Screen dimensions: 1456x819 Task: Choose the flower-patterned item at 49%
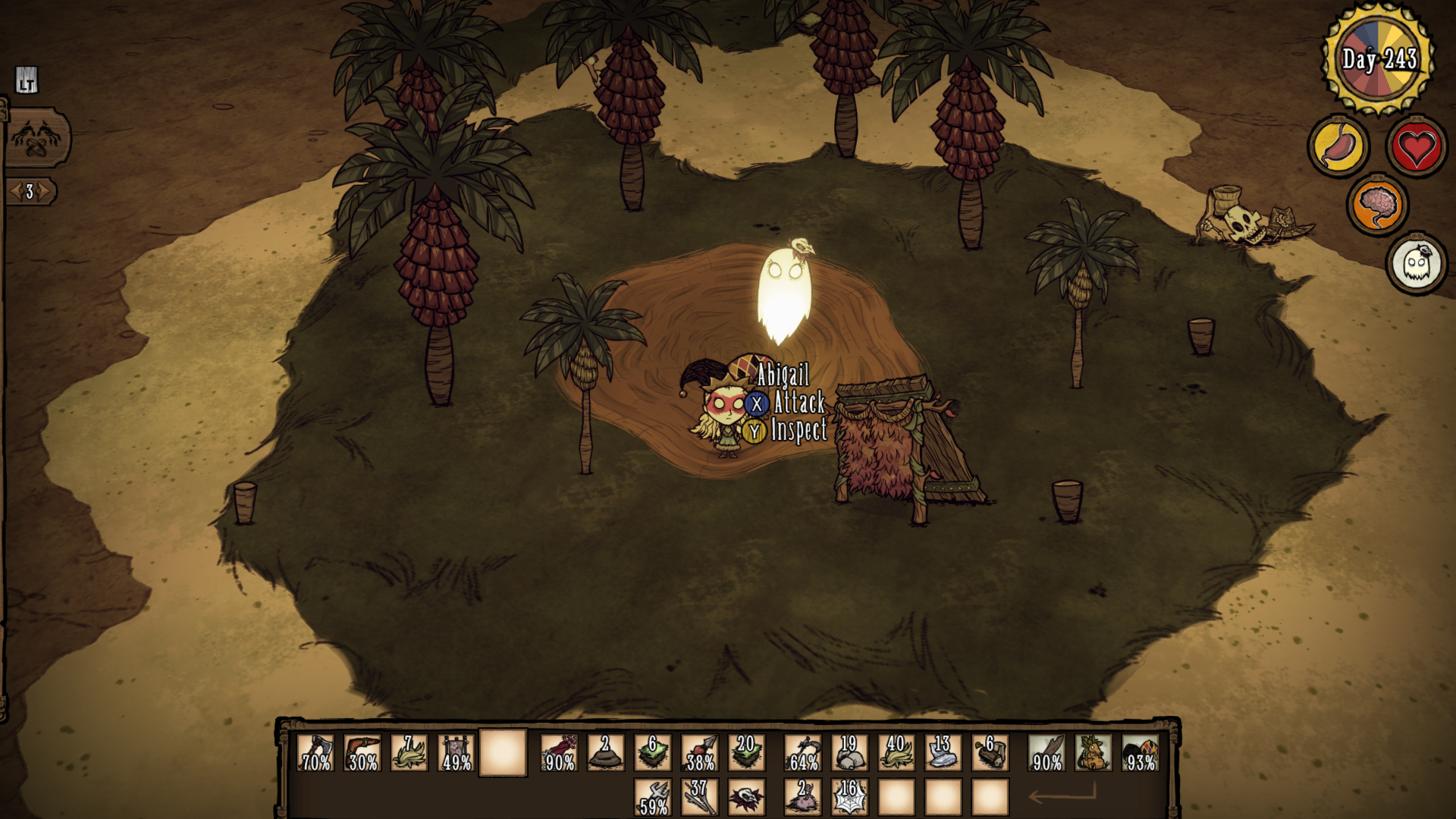pyautogui.click(x=457, y=753)
